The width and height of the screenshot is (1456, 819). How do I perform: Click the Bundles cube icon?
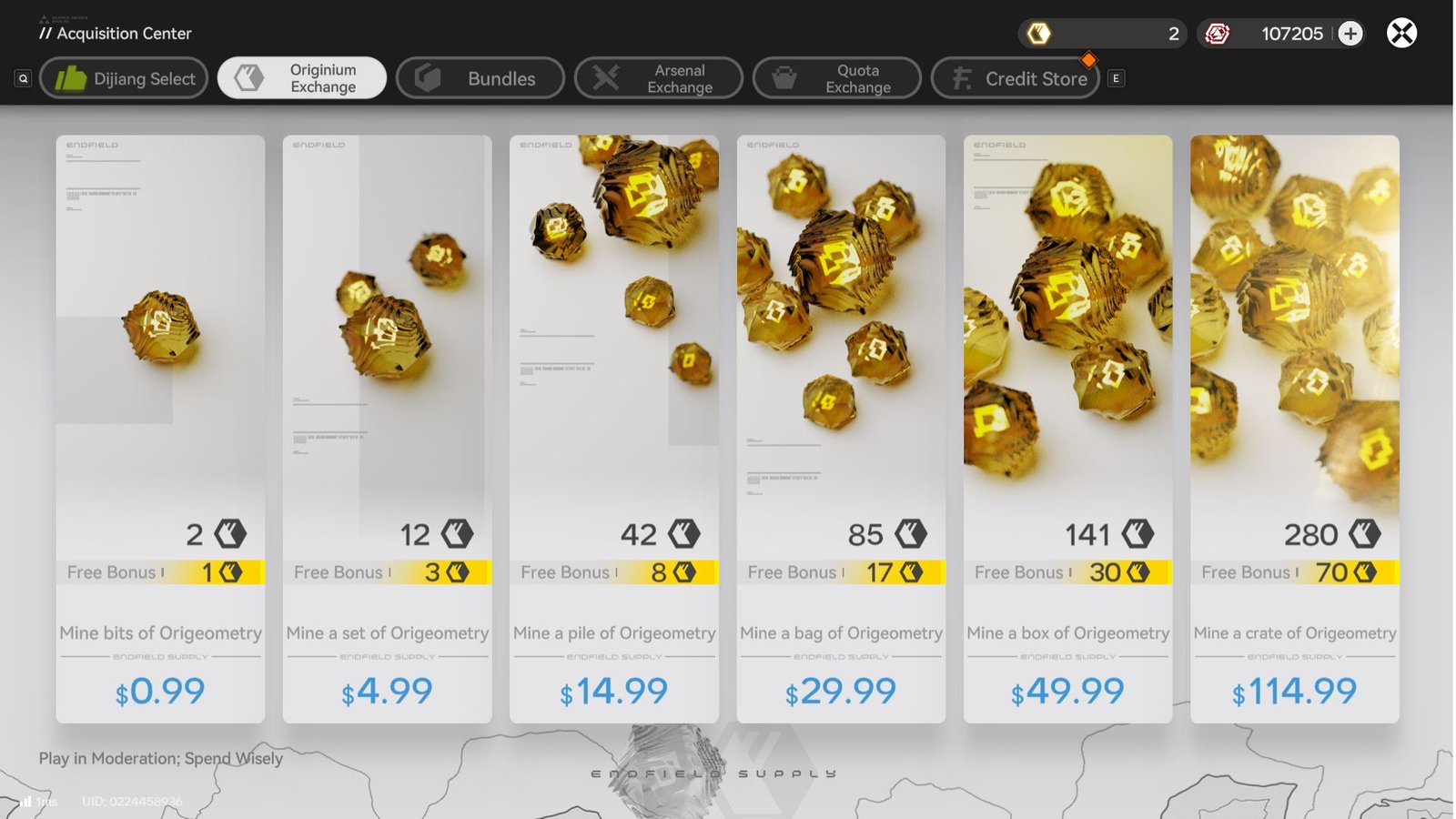425,78
